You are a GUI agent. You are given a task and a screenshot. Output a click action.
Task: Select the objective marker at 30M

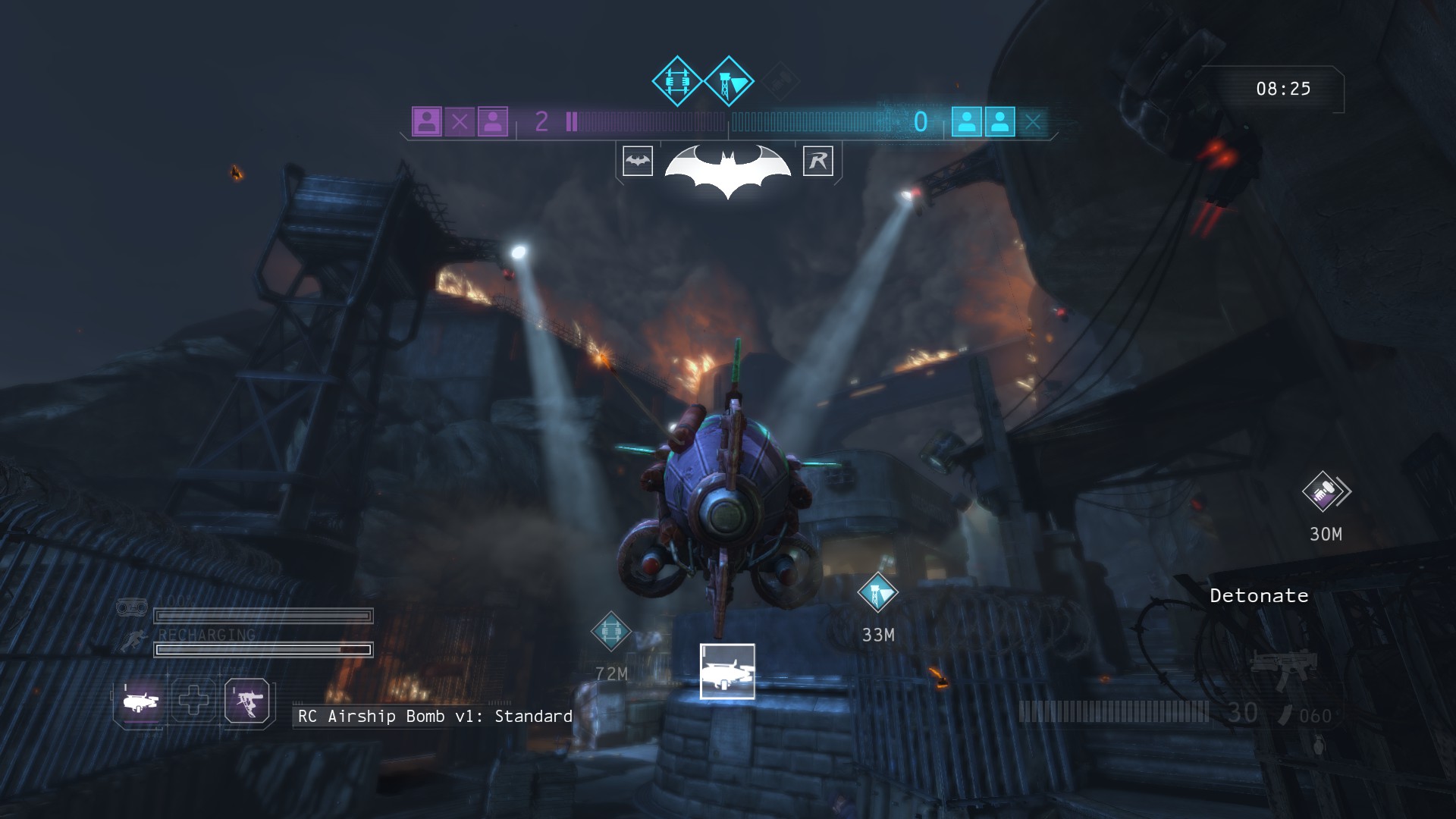point(1323,491)
